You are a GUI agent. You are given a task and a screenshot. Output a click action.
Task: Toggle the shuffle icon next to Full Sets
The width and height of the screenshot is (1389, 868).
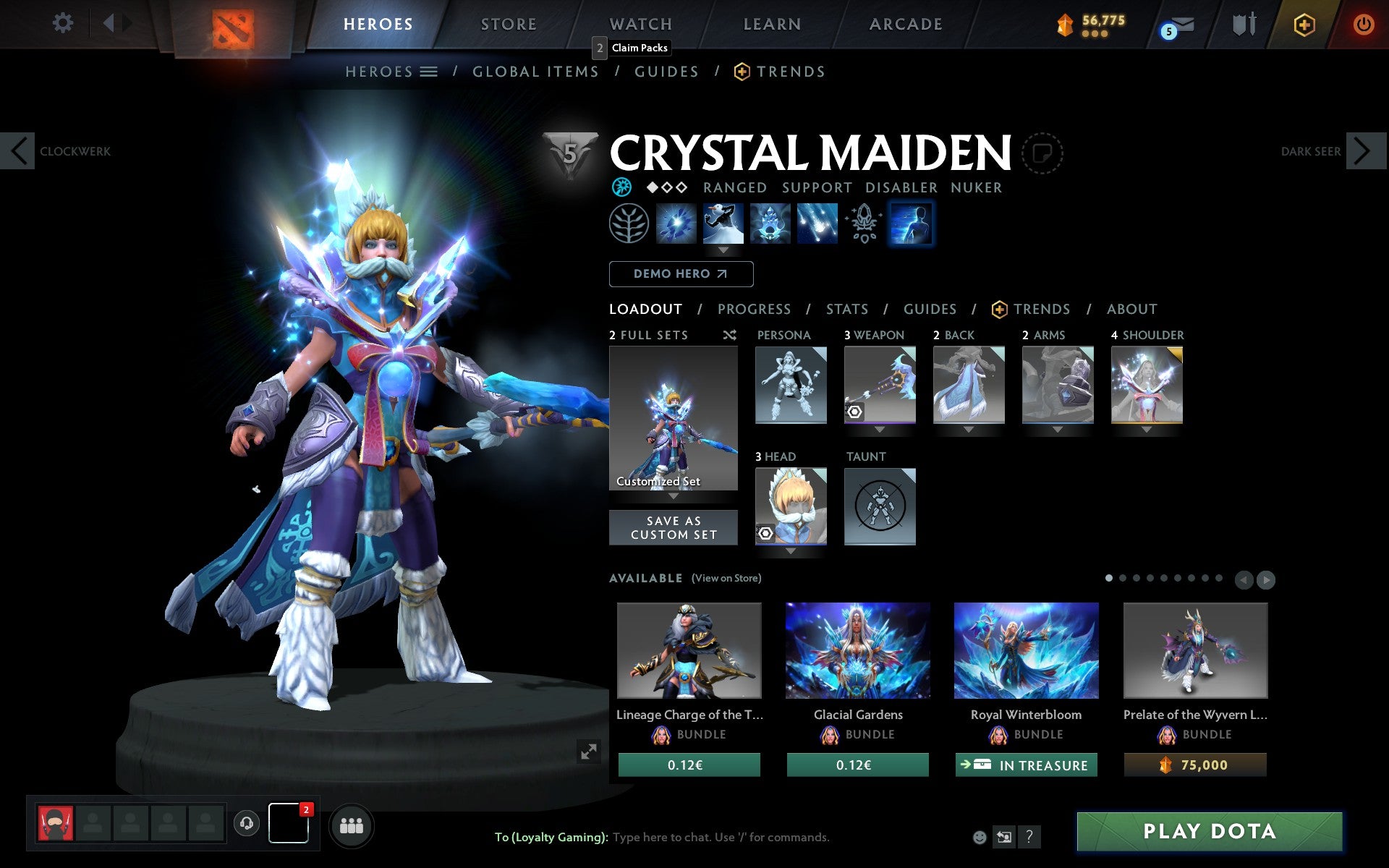pos(729,335)
